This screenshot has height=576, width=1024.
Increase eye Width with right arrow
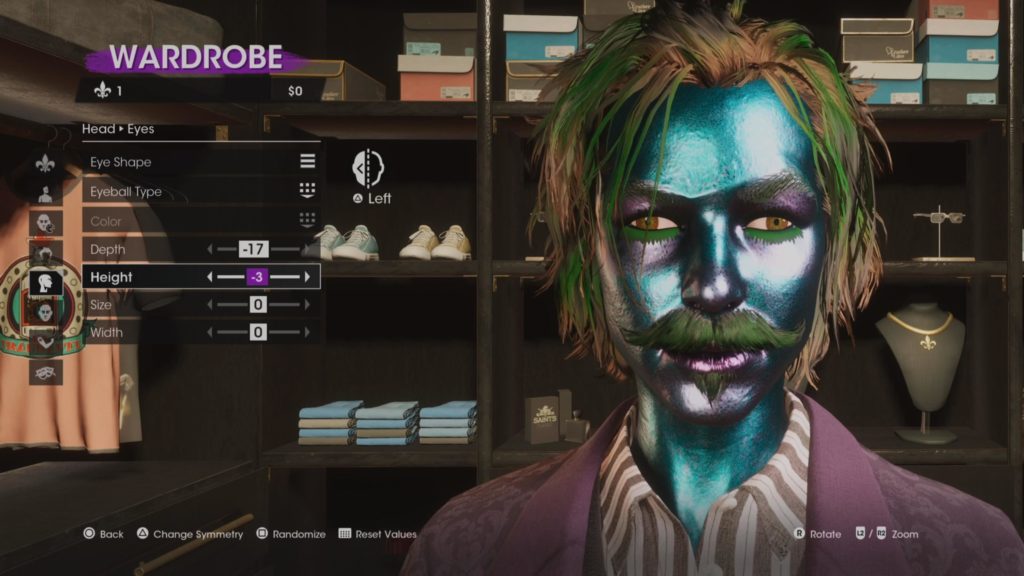pyautogui.click(x=307, y=332)
